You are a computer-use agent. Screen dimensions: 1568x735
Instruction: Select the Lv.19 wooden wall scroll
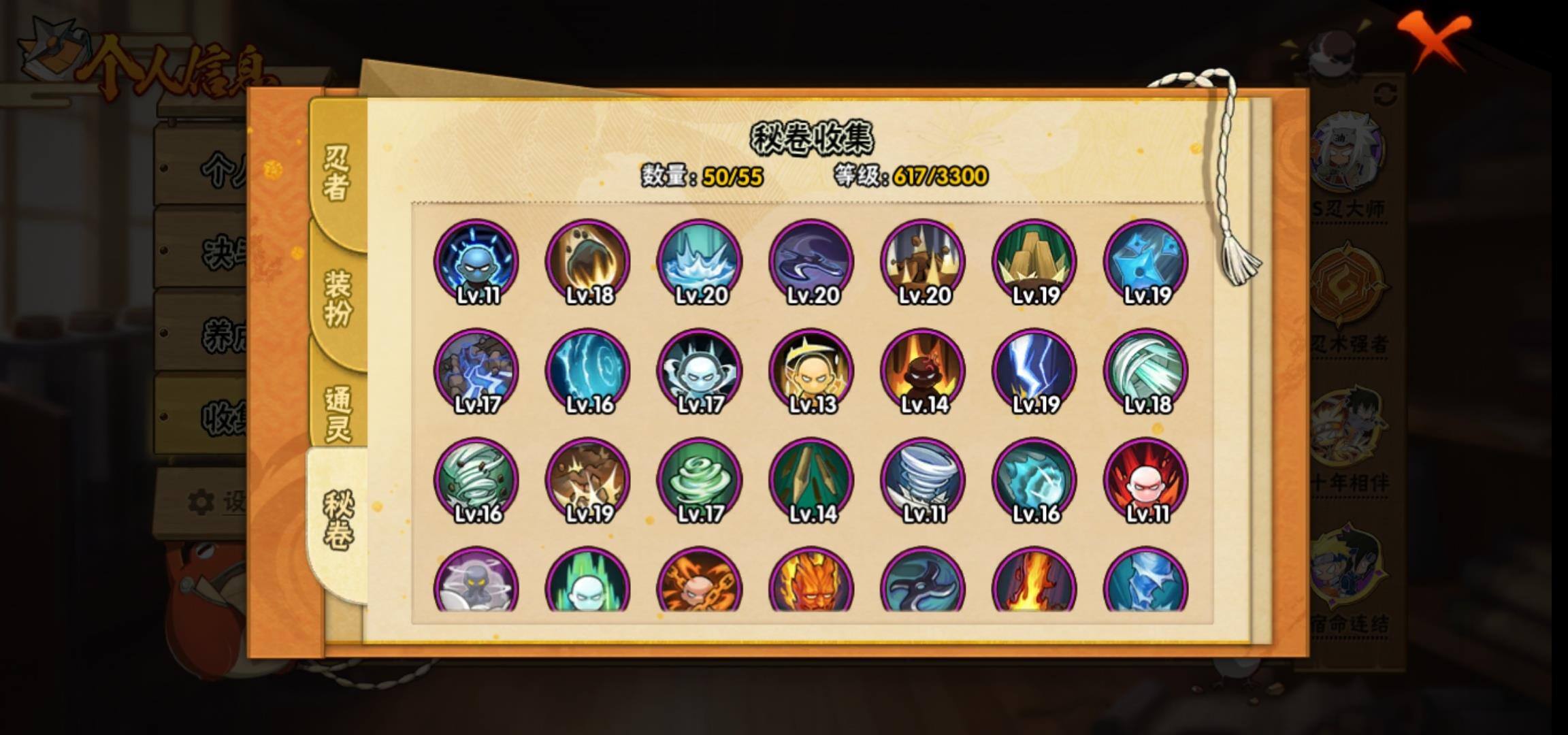click(1034, 261)
